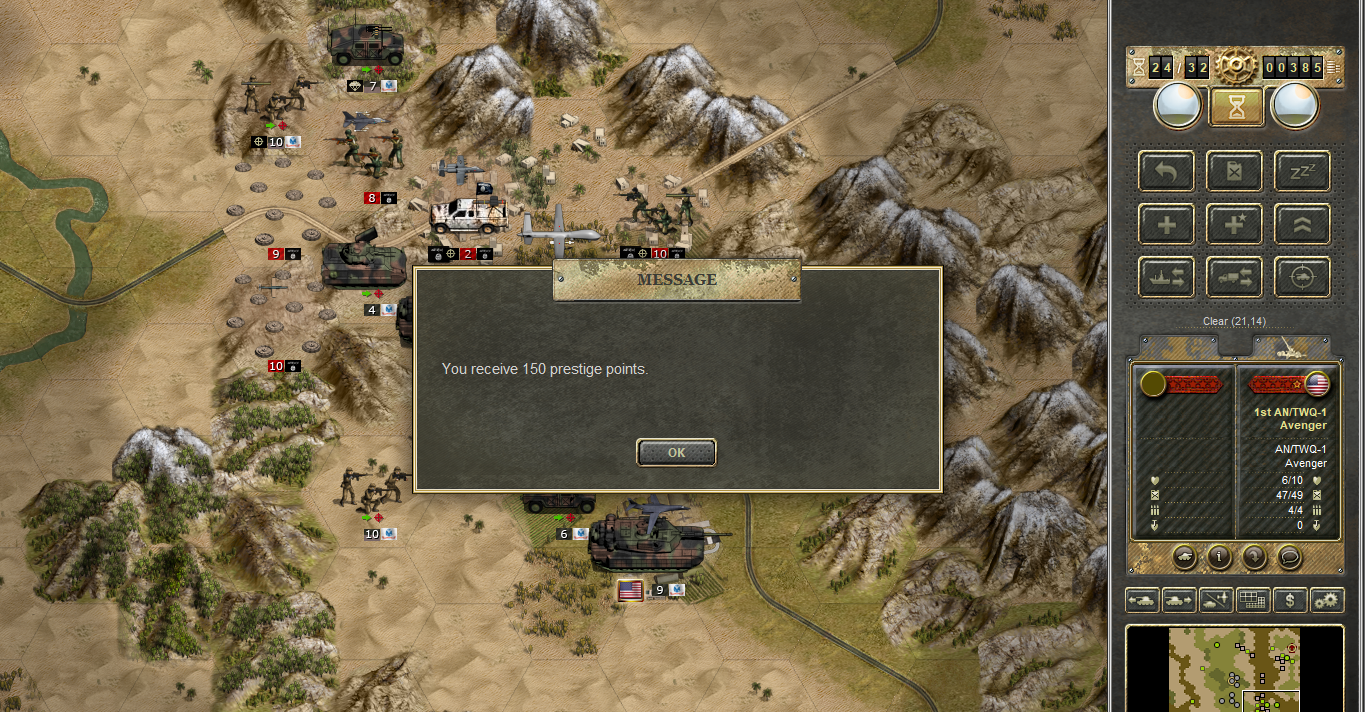Click the minimap to jump the view
Screen dimensions: 1365x712
click(x=1234, y=668)
